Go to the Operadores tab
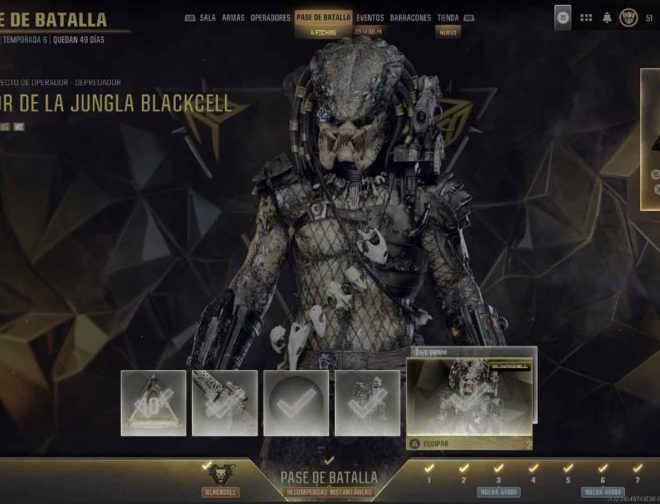Screen dimensions: 660x504 click(x=271, y=18)
